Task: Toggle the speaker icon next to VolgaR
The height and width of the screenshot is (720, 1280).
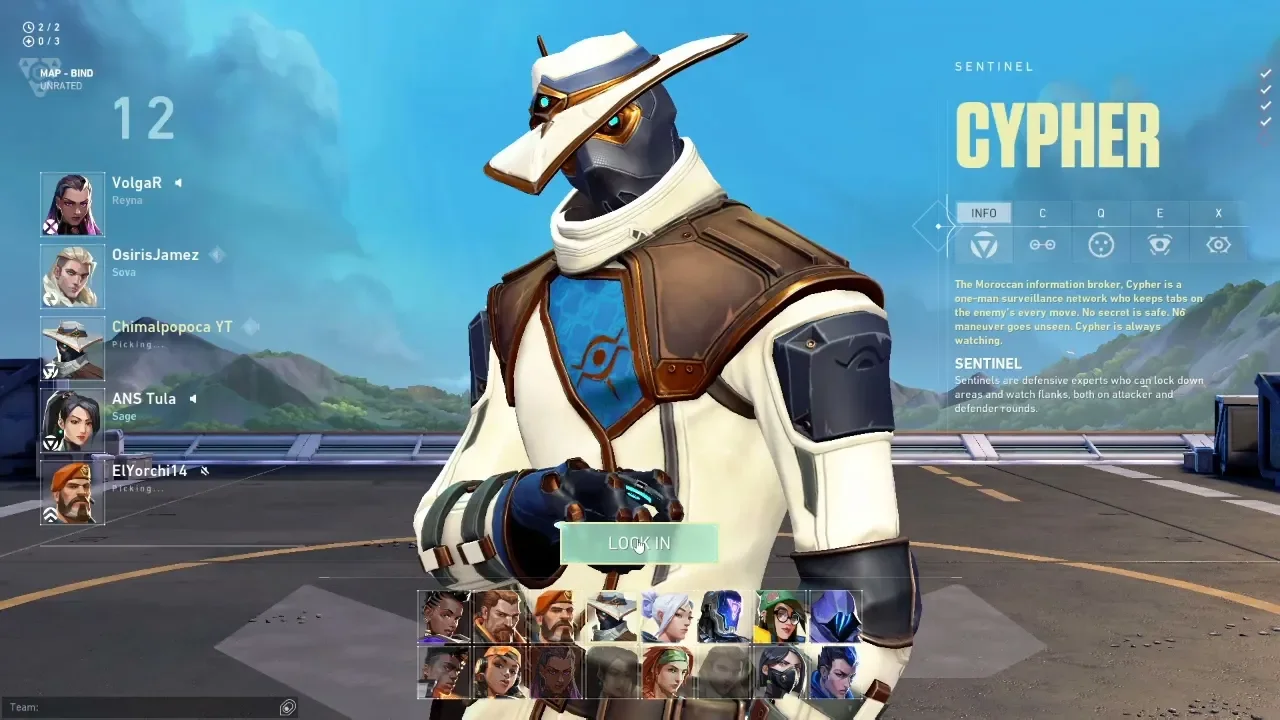Action: pos(179,183)
